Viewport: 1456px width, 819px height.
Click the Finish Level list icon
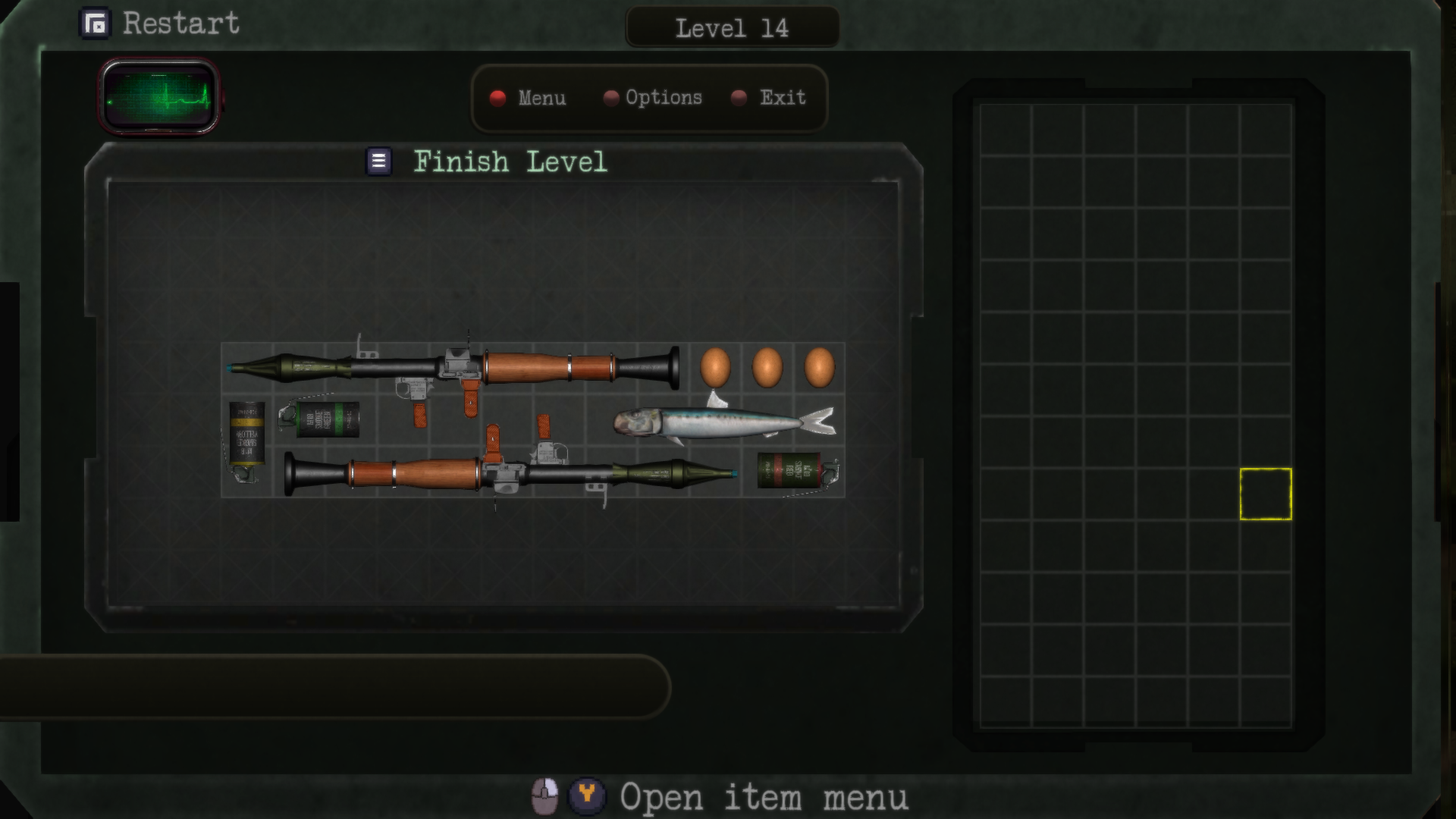377,160
